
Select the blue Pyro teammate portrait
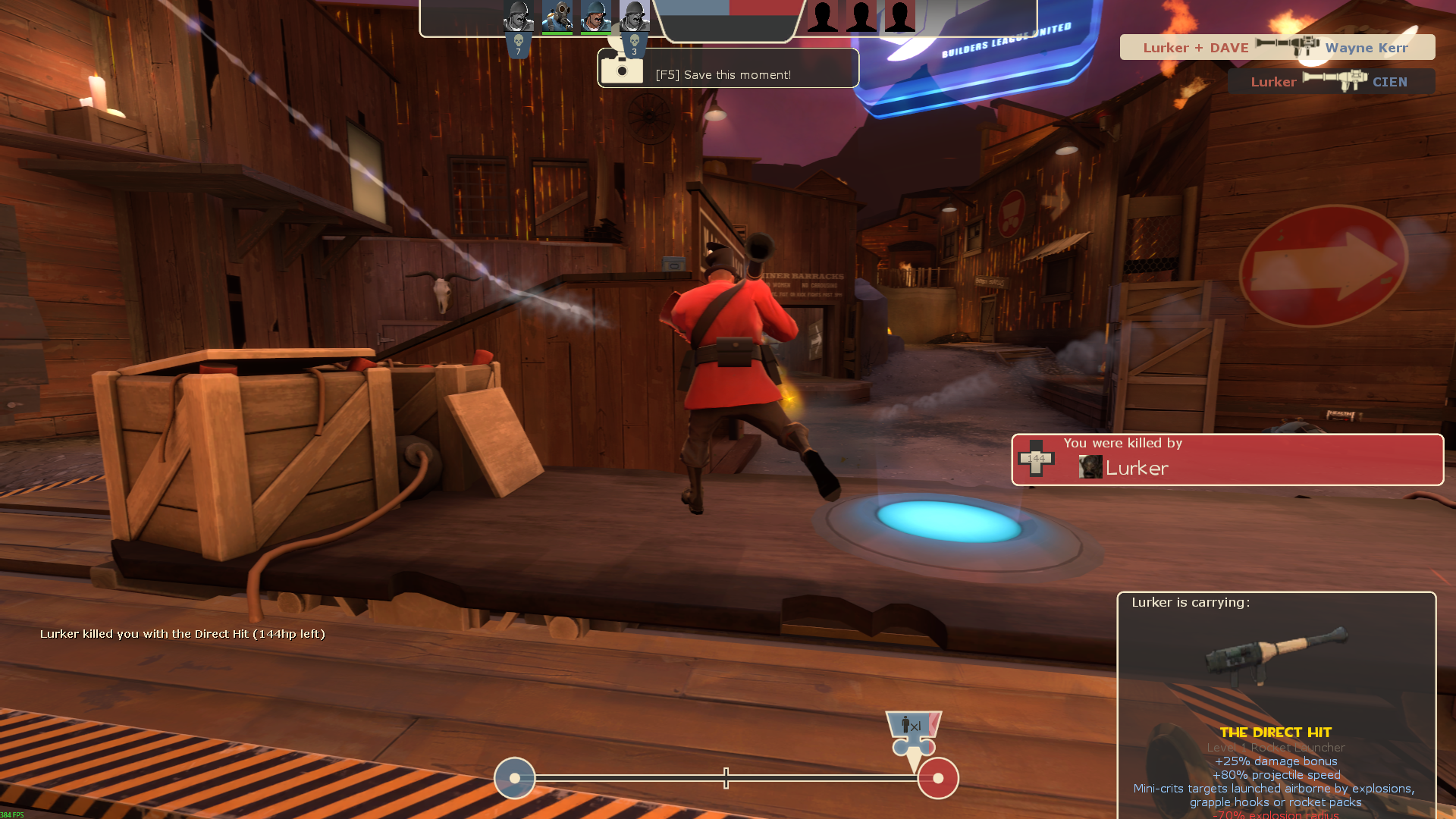click(x=557, y=17)
